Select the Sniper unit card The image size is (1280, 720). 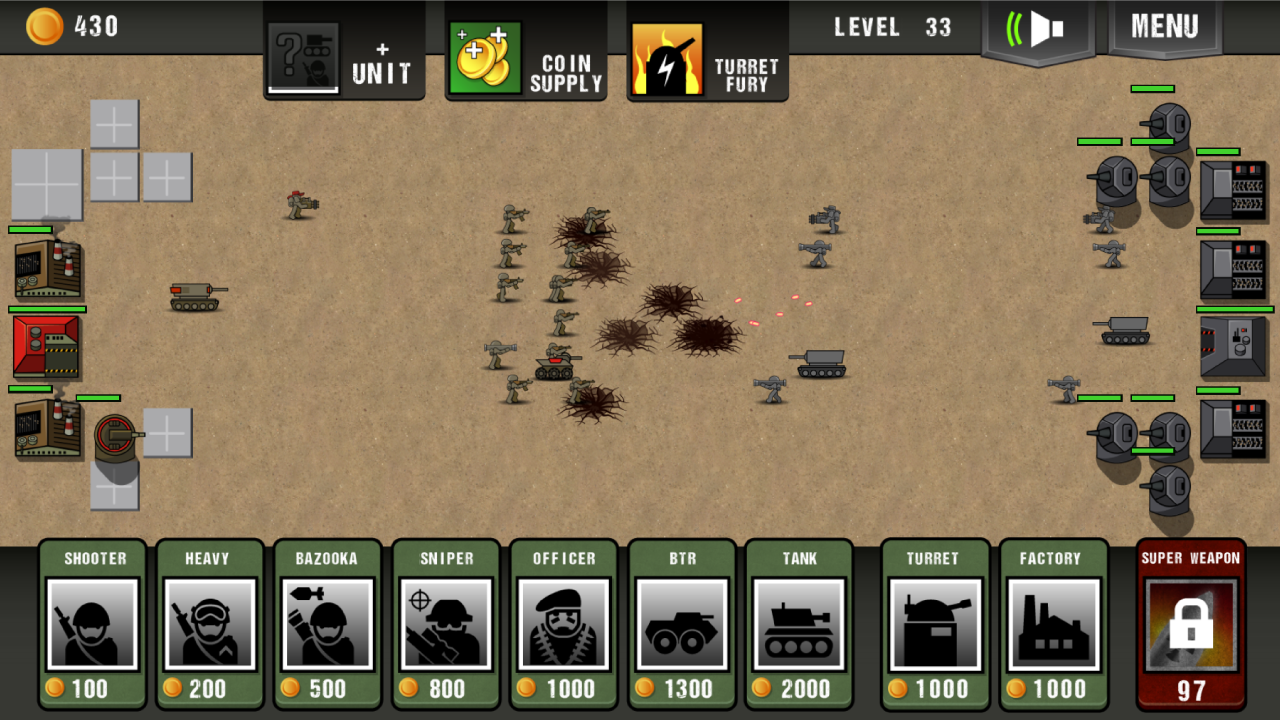tap(445, 624)
